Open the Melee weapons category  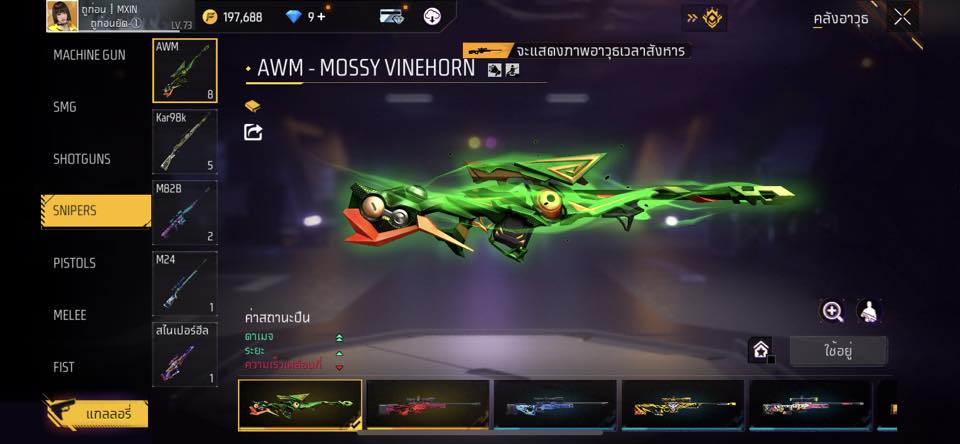click(x=70, y=315)
